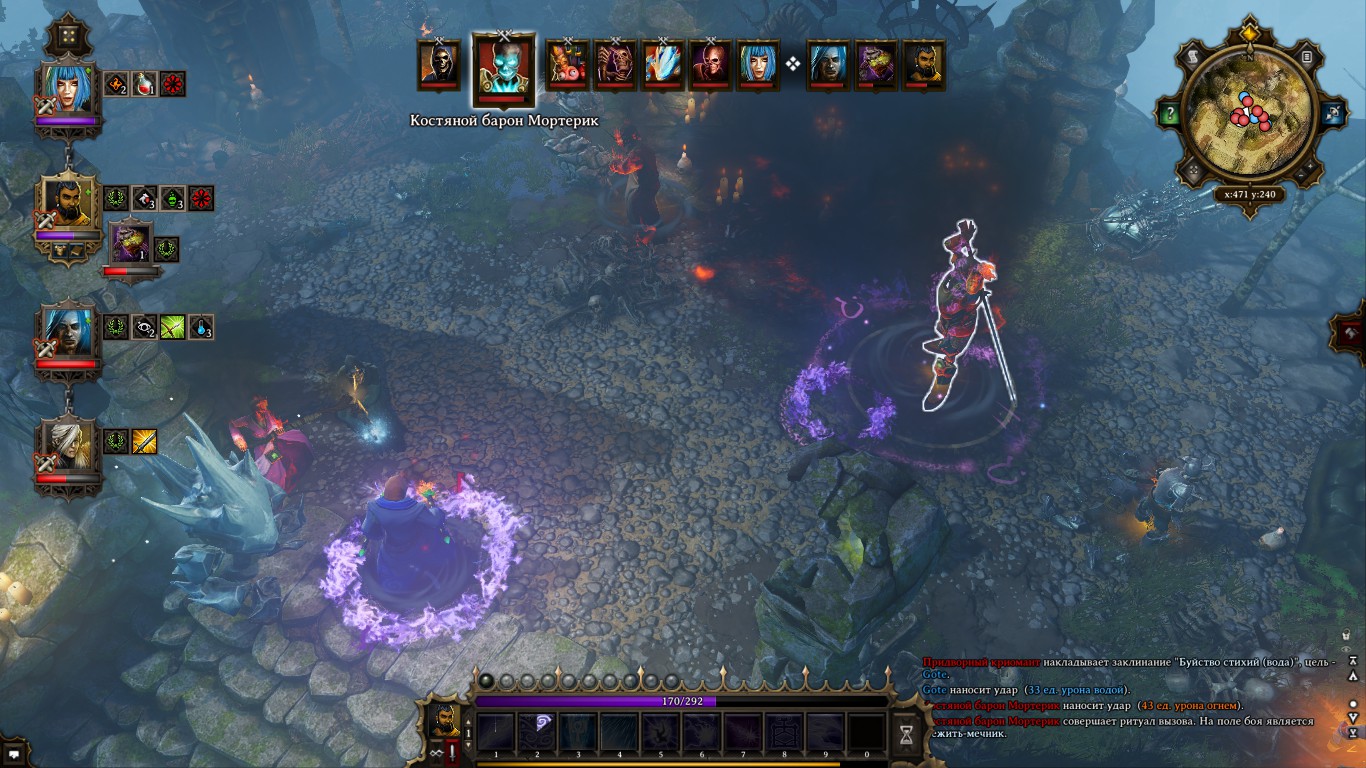Viewport: 1366px width, 768px height.
Task: Toggle the crossed-swords weapon mode under the top portrait
Action: pyautogui.click(x=43, y=105)
